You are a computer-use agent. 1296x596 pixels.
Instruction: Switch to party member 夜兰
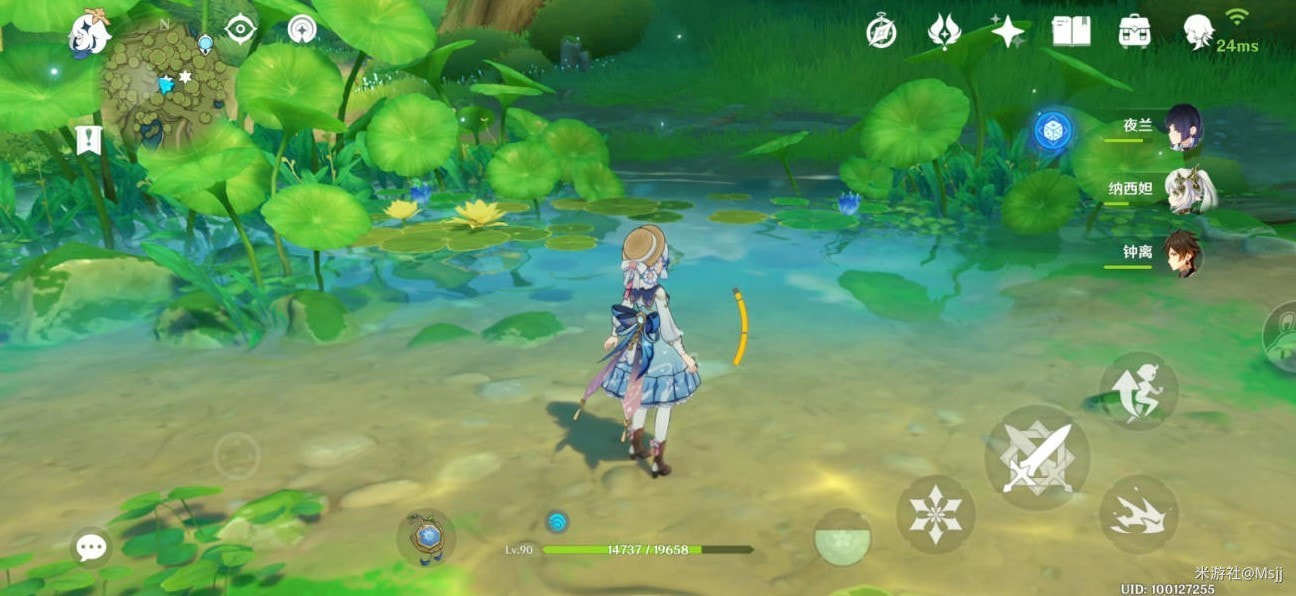click(1182, 127)
